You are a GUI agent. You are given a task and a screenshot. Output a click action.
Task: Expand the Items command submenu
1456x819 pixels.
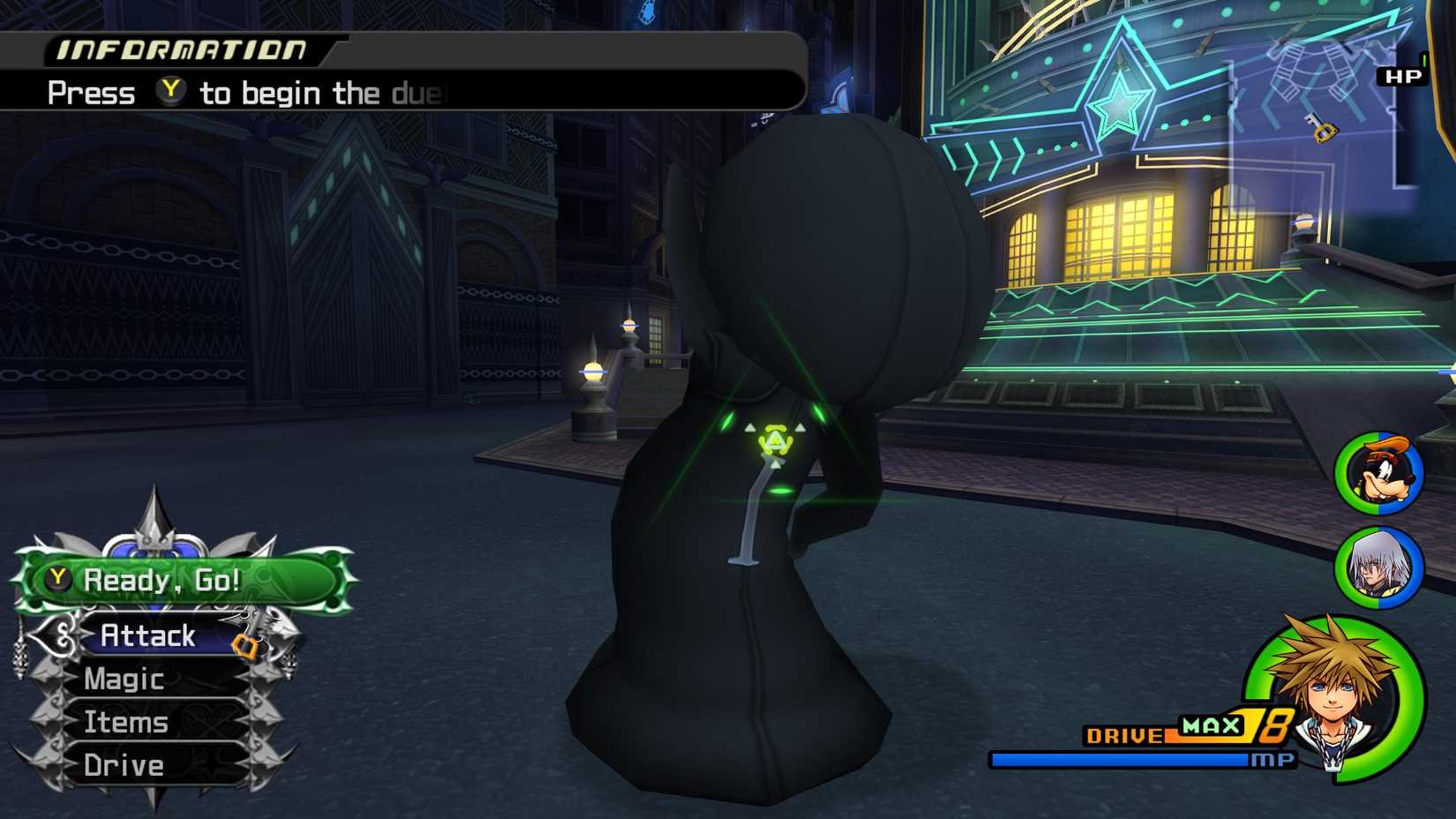pyautogui.click(x=124, y=722)
